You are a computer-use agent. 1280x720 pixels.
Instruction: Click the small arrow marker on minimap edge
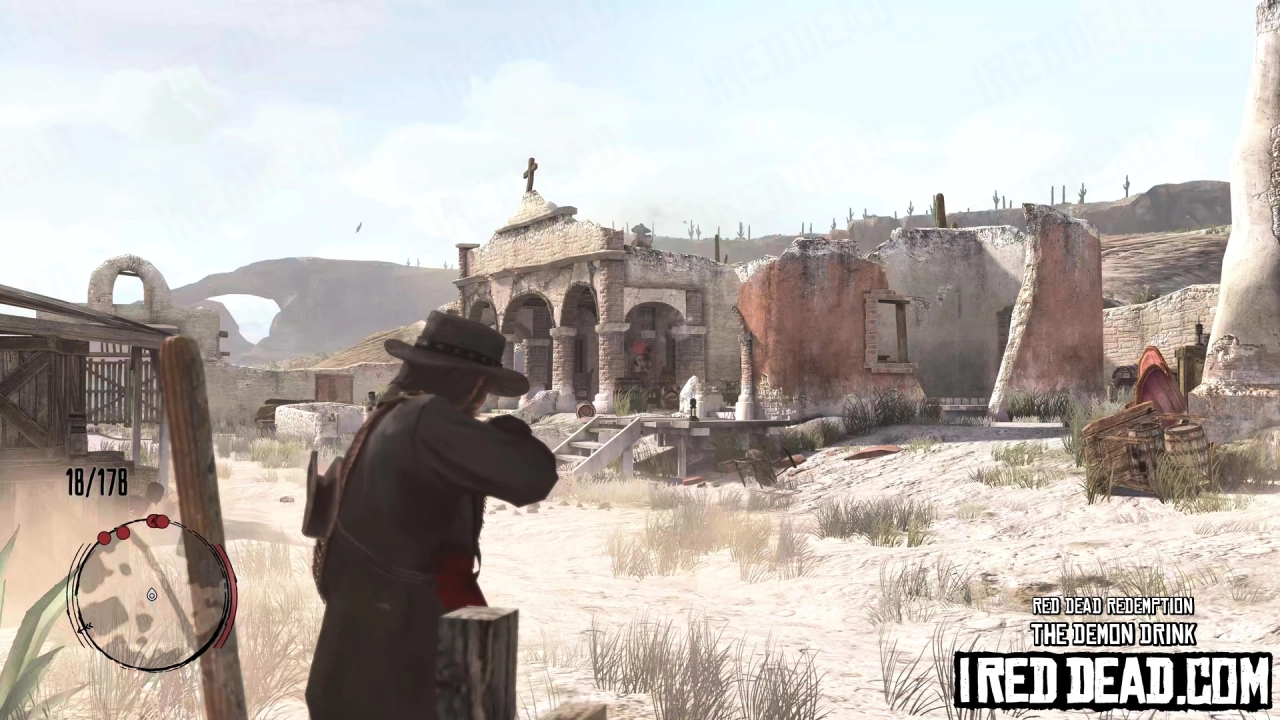(x=86, y=626)
